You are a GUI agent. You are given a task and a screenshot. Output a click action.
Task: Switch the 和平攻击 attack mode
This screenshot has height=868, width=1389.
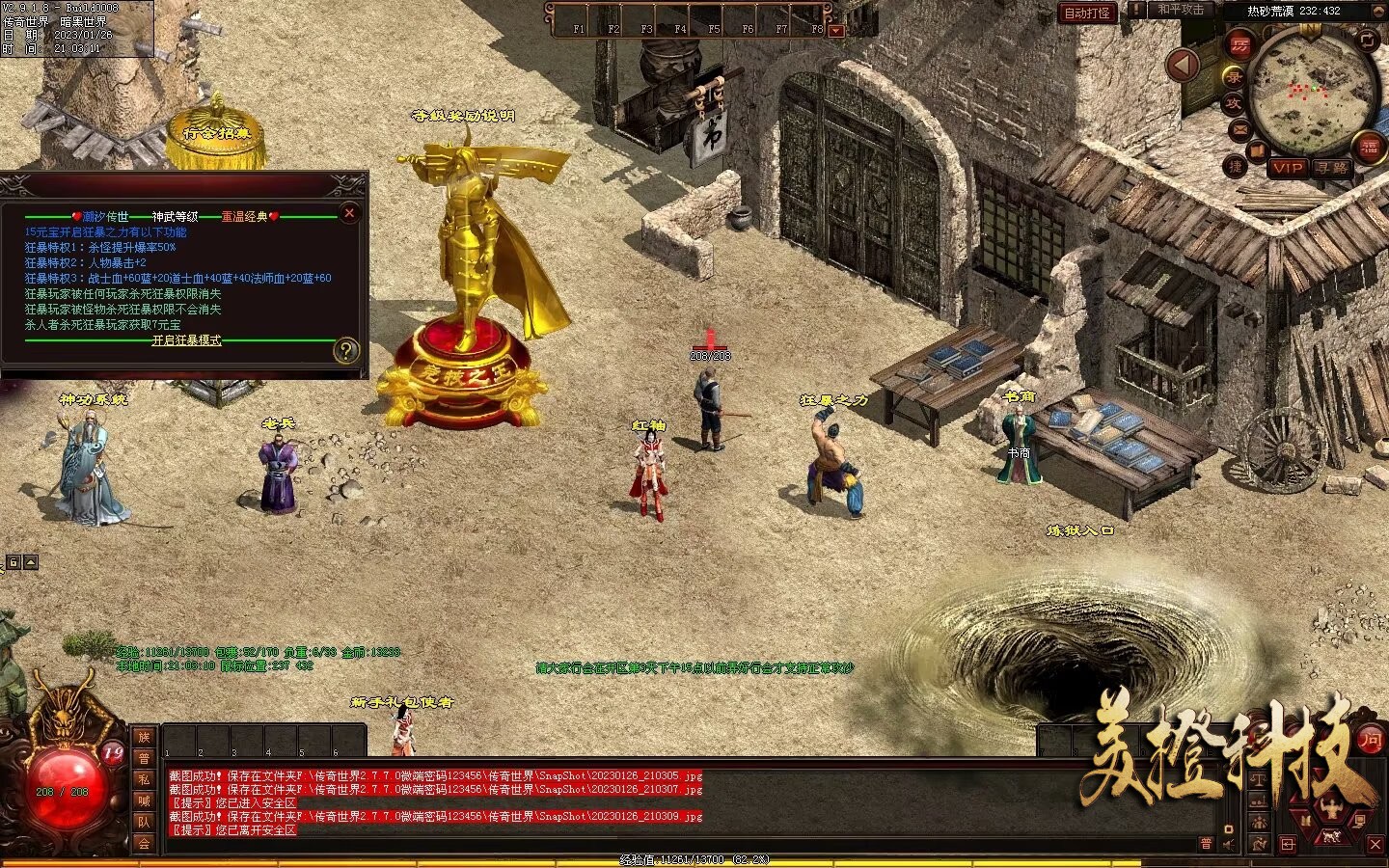1181,10
